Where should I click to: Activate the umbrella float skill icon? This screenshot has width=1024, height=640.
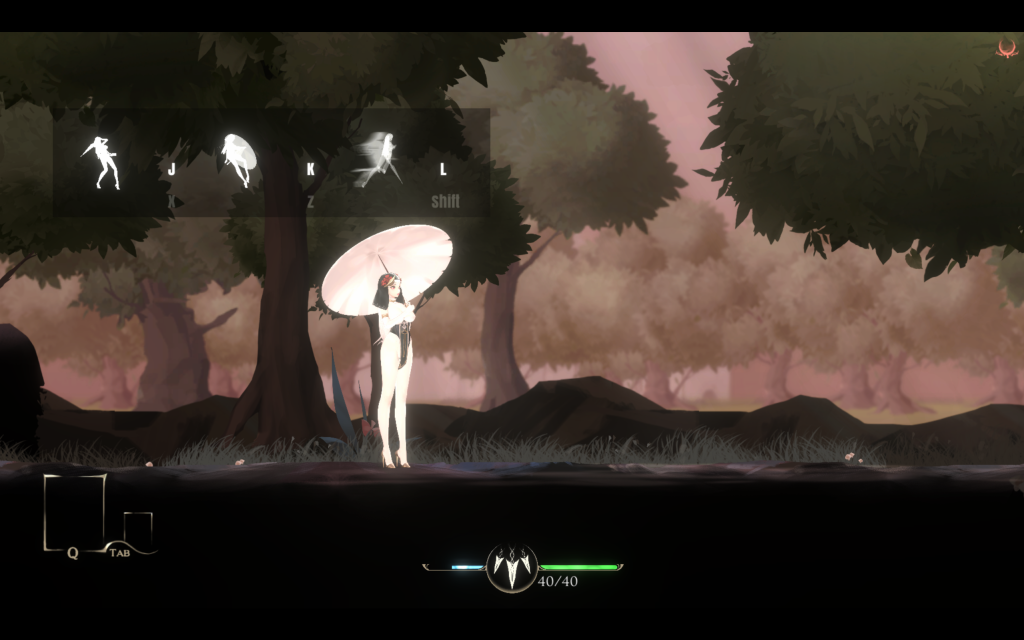[x=239, y=160]
